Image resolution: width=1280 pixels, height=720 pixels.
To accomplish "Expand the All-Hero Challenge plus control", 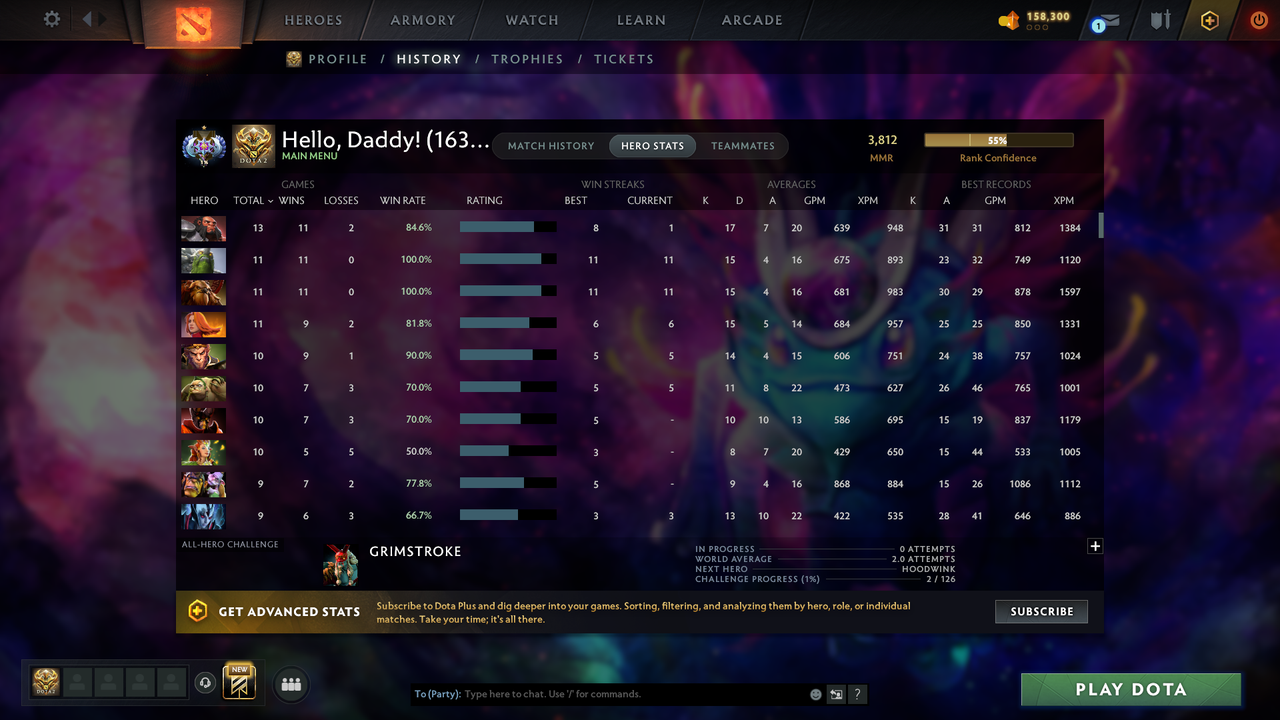I will pyautogui.click(x=1095, y=546).
